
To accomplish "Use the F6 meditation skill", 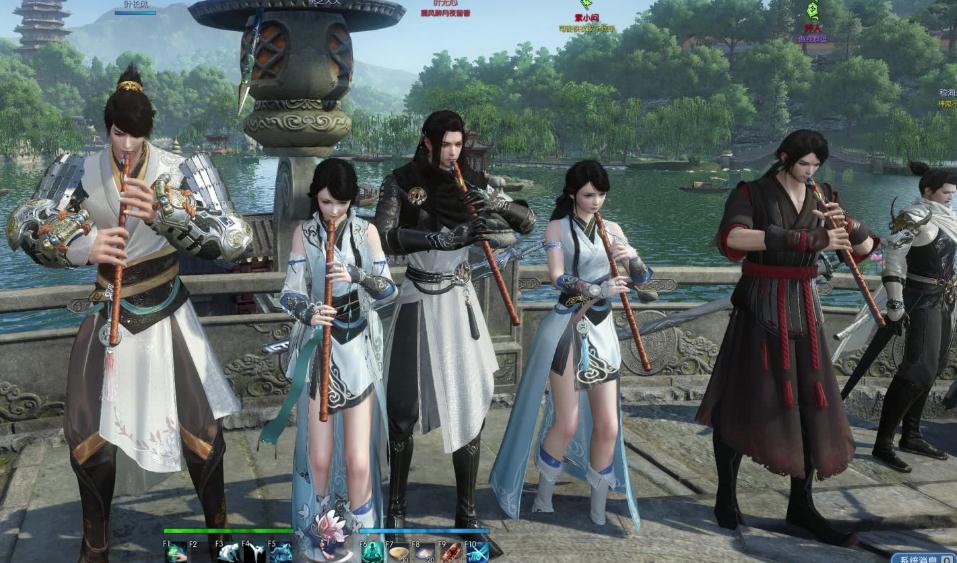I will (x=373, y=552).
